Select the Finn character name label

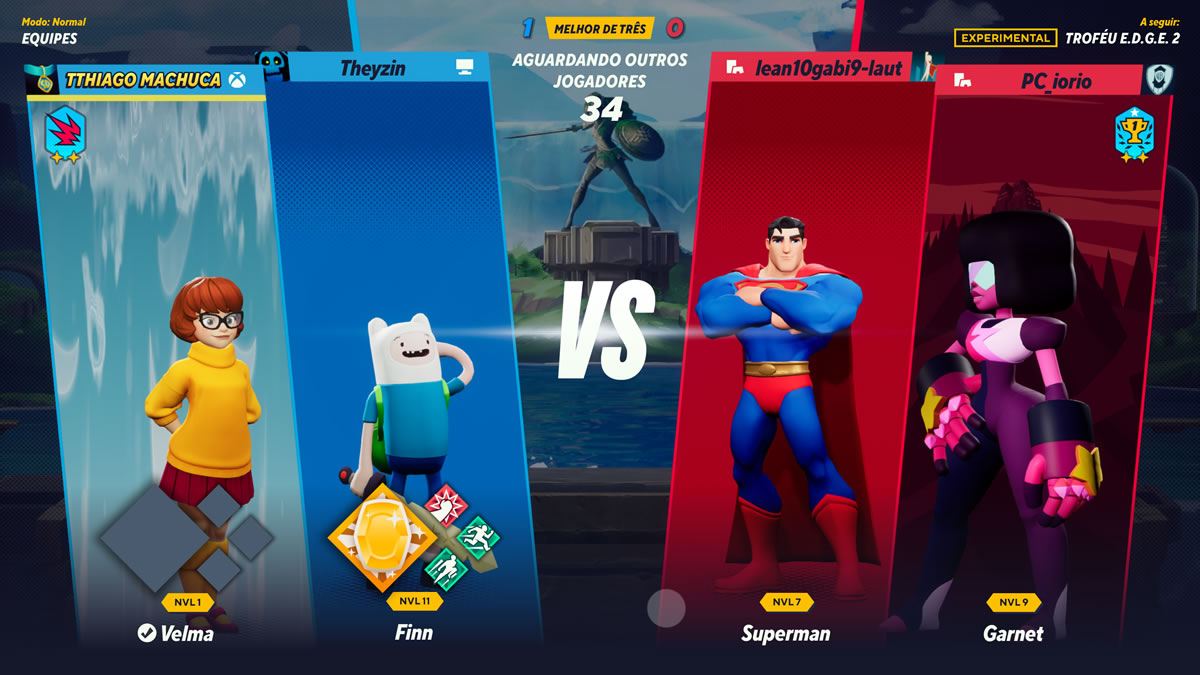tap(413, 632)
